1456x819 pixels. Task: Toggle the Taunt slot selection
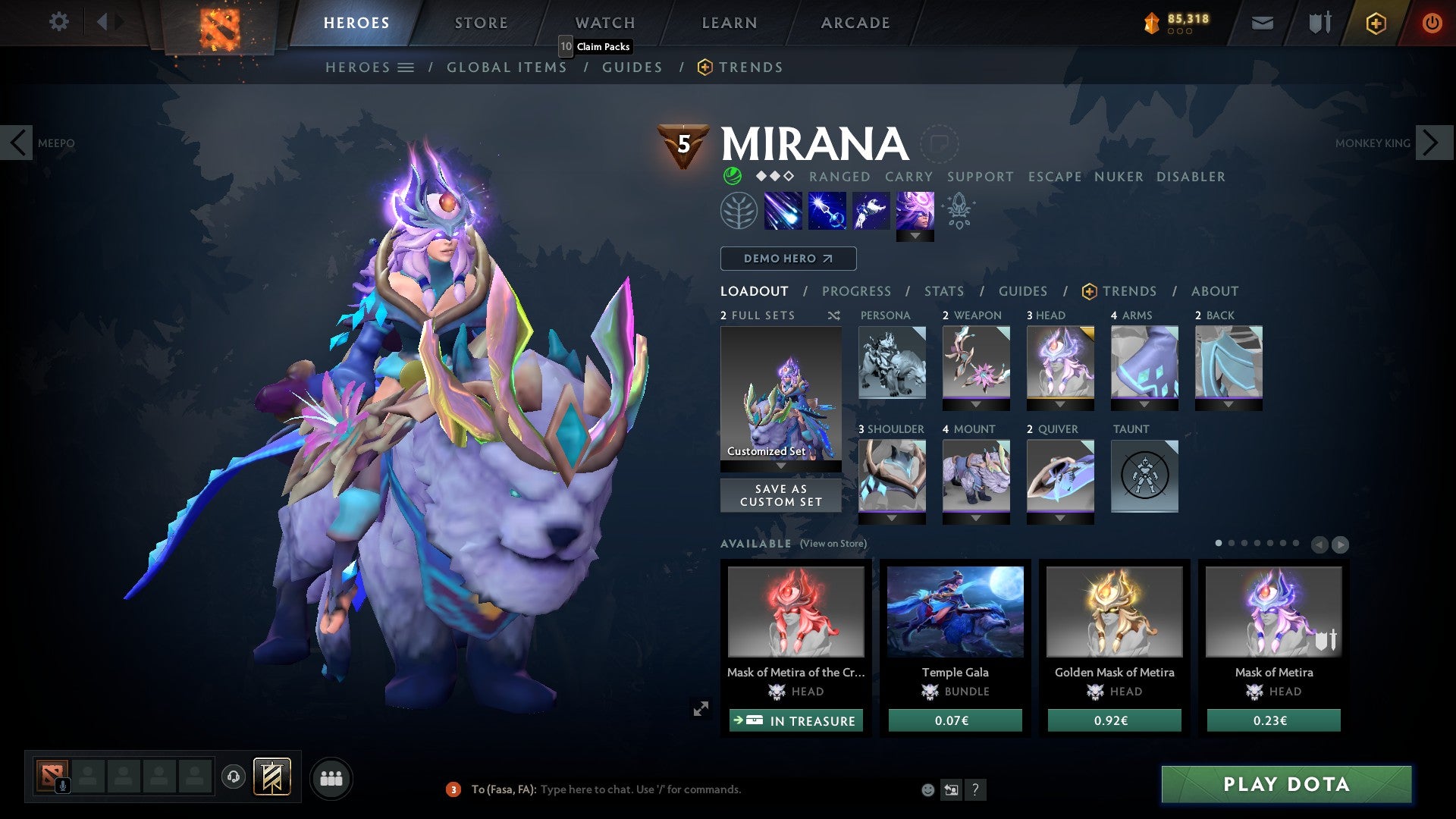1145,476
